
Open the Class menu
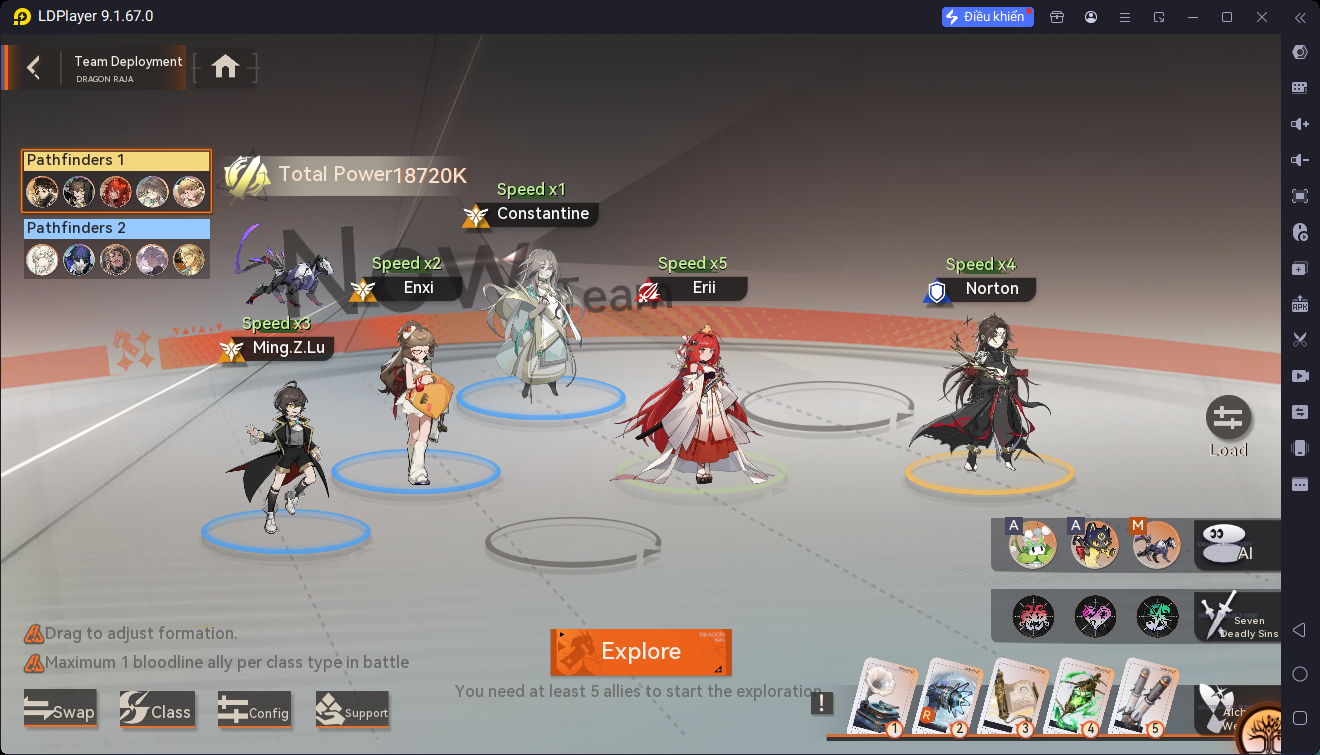(155, 711)
